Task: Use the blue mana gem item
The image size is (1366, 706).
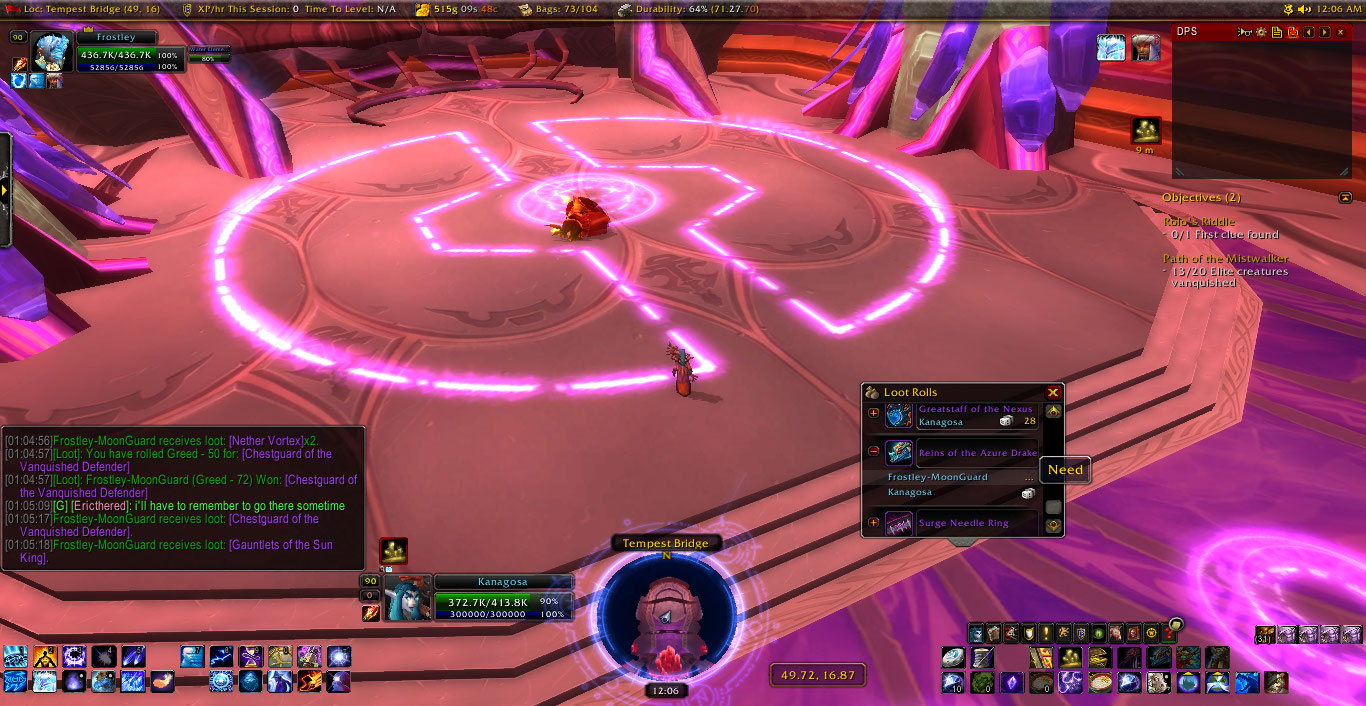Action: point(1010,682)
